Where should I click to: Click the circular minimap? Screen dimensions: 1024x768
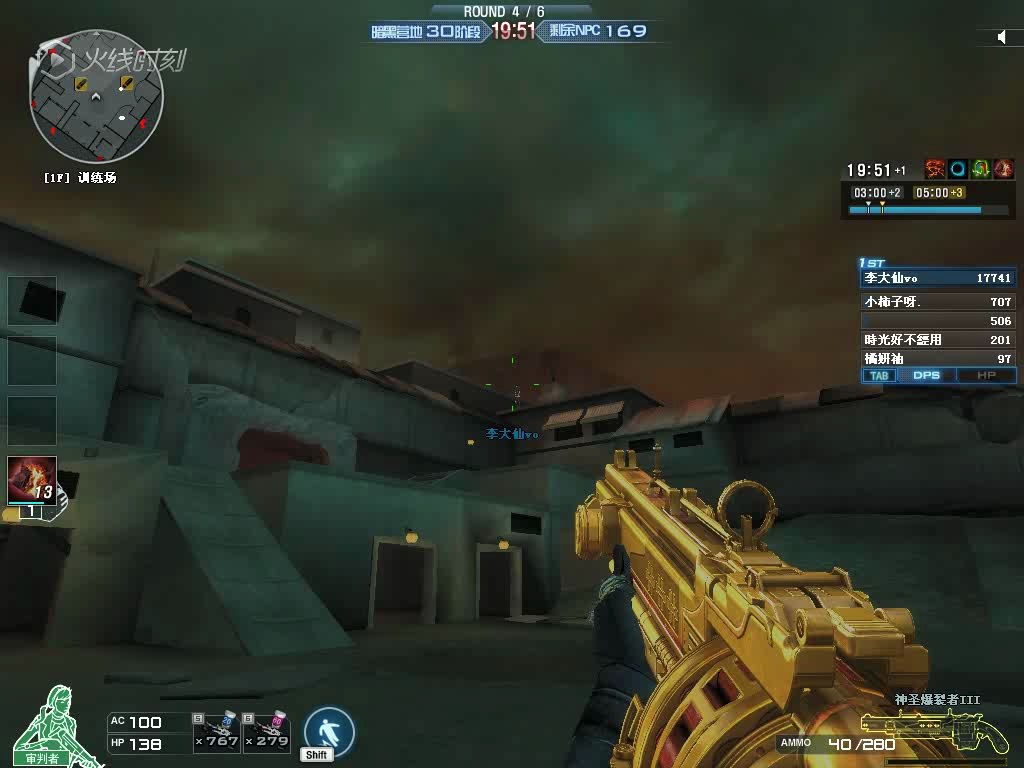tap(96, 97)
